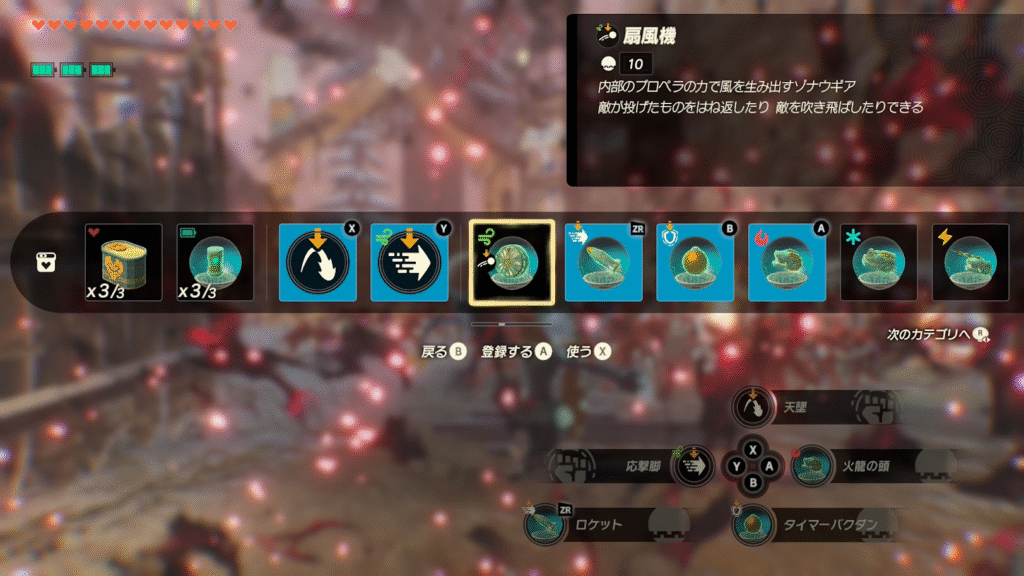Screen dimensions: 1024x576
Task: Select the frost emitter slot with snowflake
Action: click(x=878, y=262)
